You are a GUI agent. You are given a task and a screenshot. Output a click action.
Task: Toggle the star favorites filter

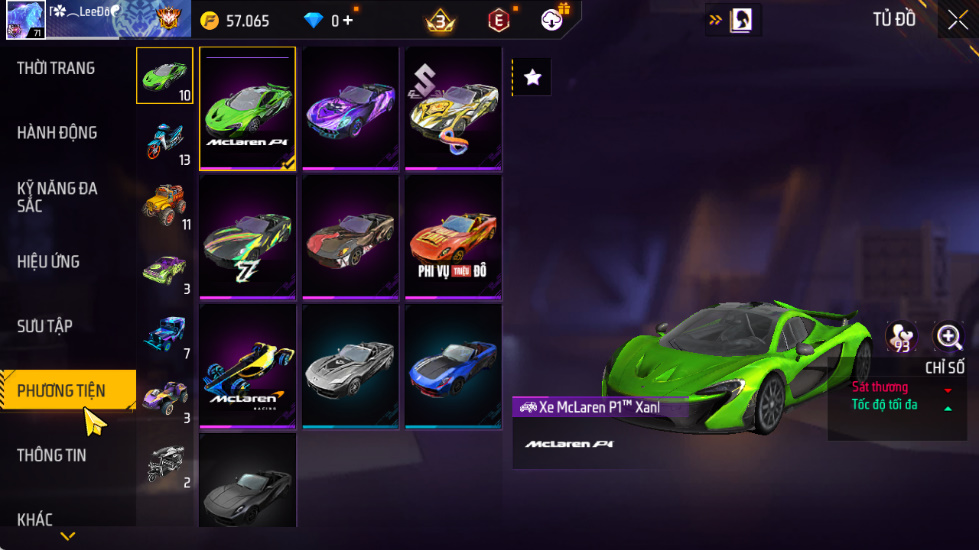(532, 77)
